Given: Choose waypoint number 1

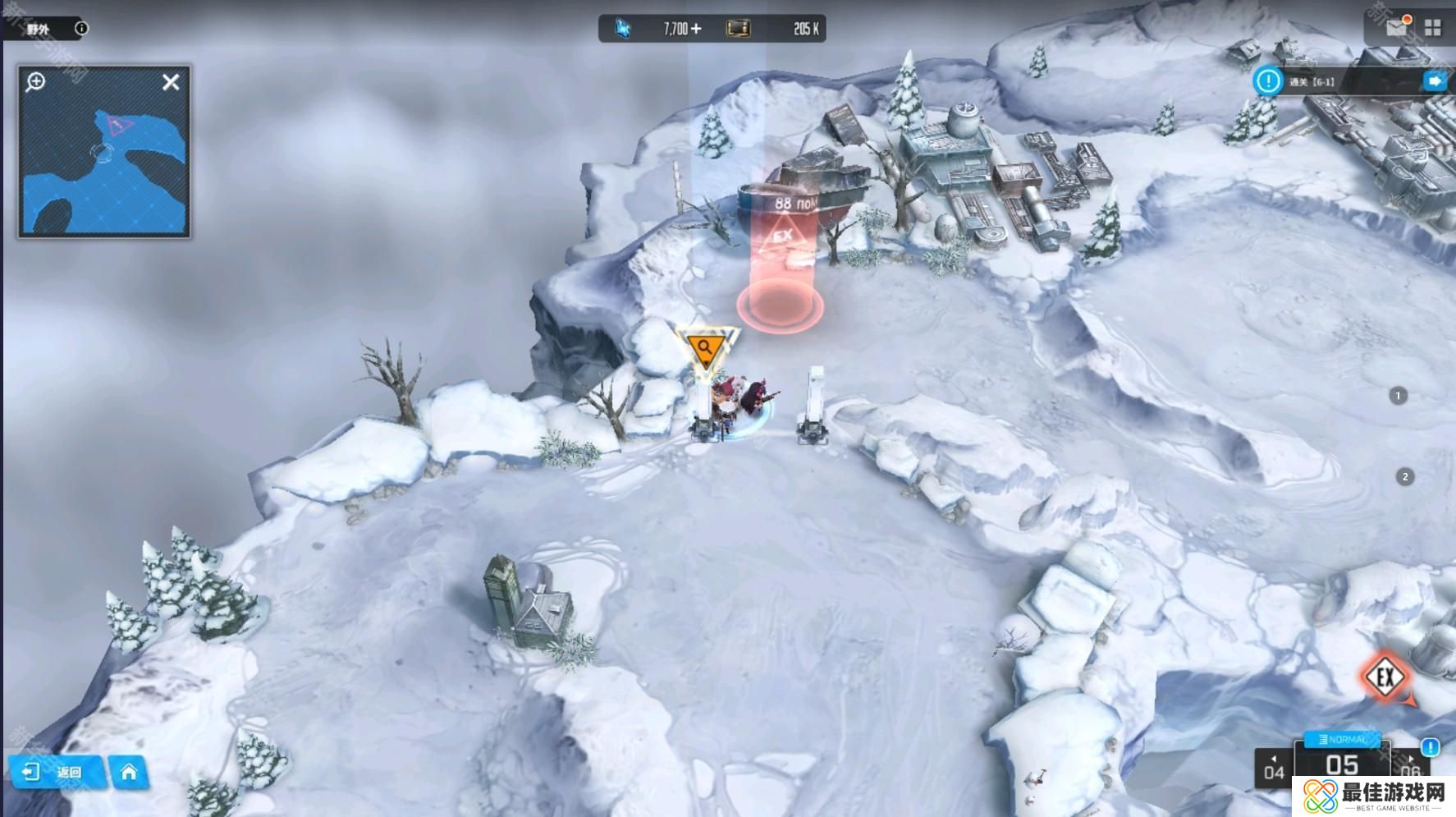Looking at the screenshot, I should [1398, 396].
